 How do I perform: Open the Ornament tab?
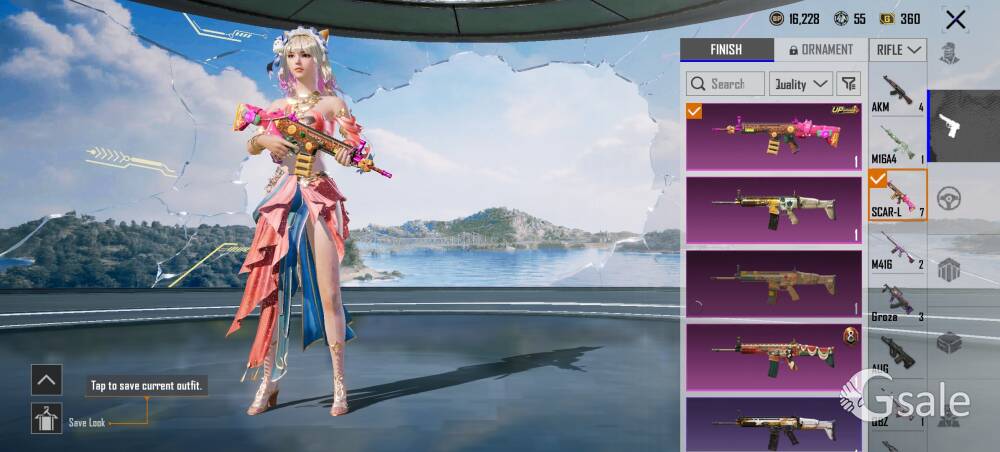(x=821, y=50)
